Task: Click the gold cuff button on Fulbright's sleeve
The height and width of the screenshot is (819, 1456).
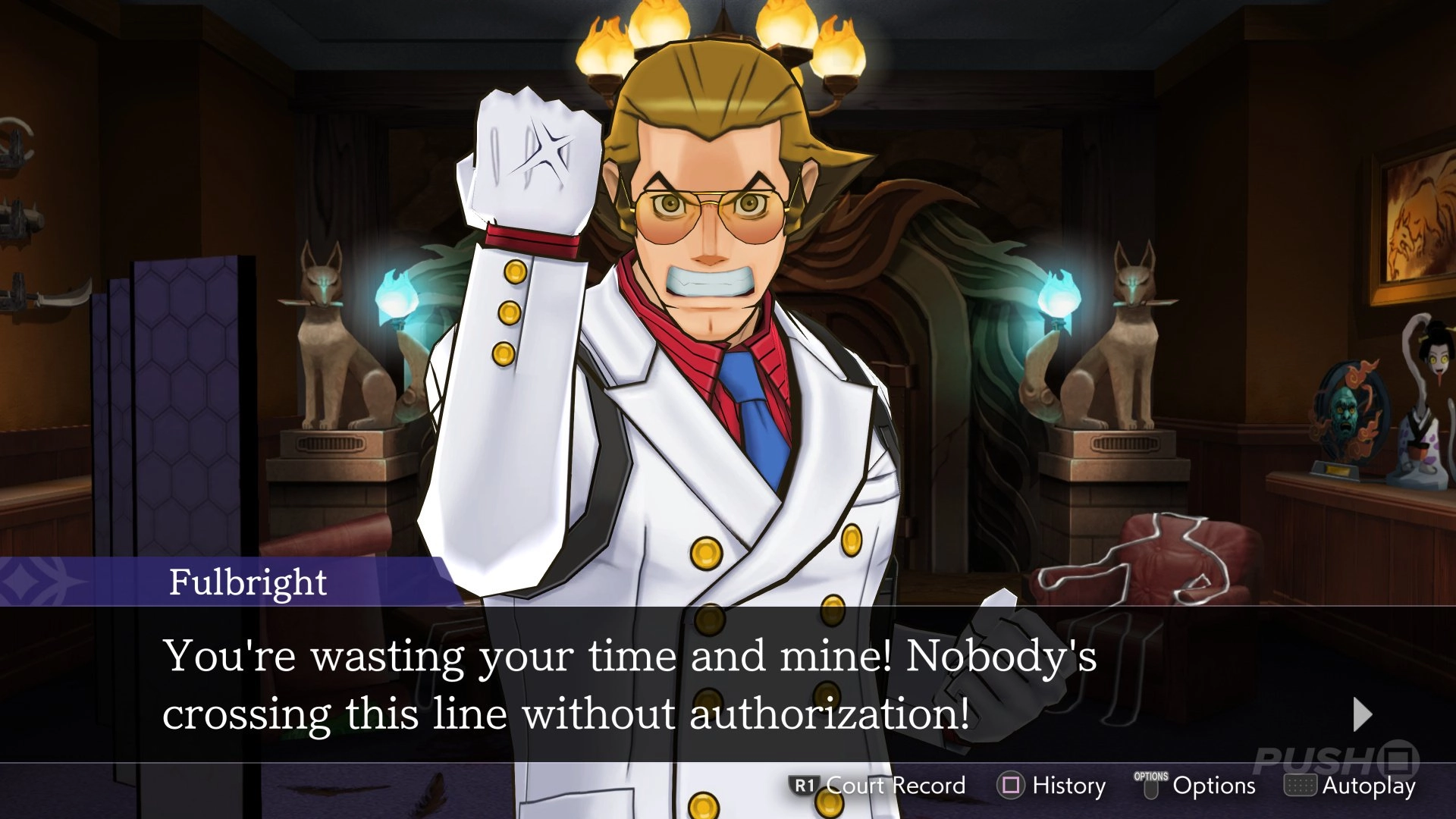Action: [x=508, y=311]
